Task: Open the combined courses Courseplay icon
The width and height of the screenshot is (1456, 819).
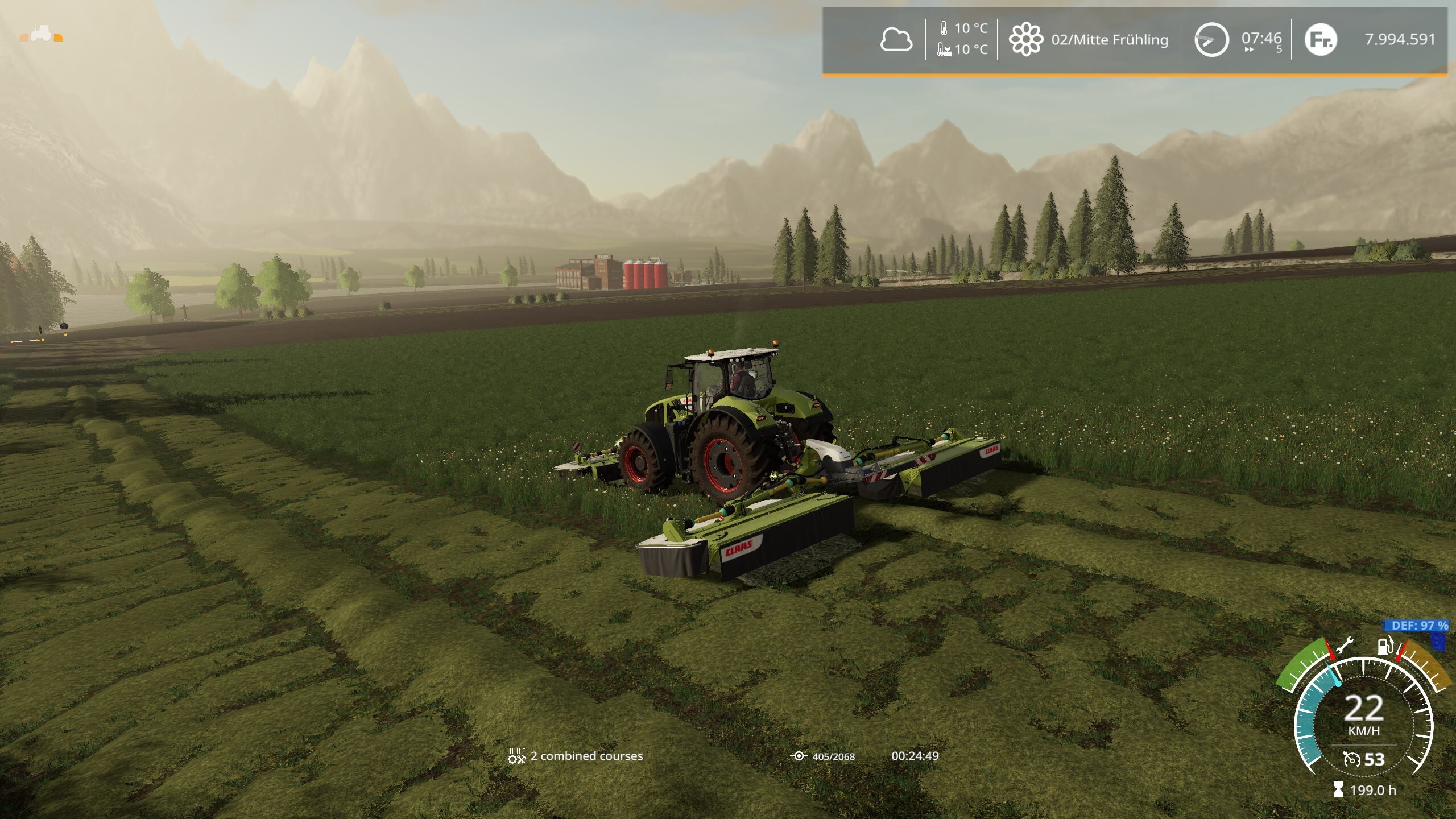Action: coord(516,756)
